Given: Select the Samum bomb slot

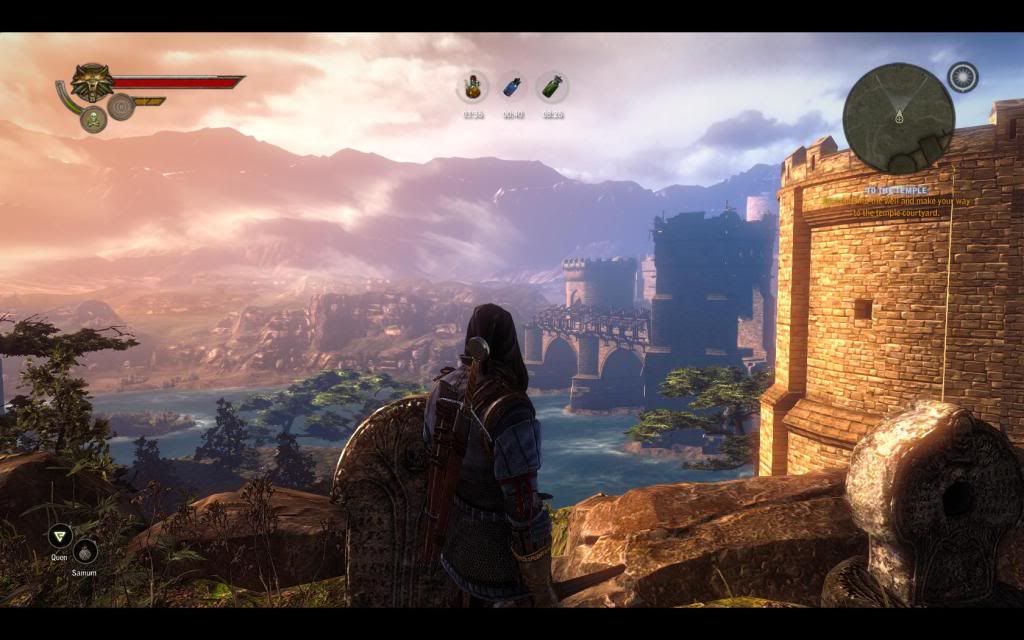Looking at the screenshot, I should pos(85,550).
